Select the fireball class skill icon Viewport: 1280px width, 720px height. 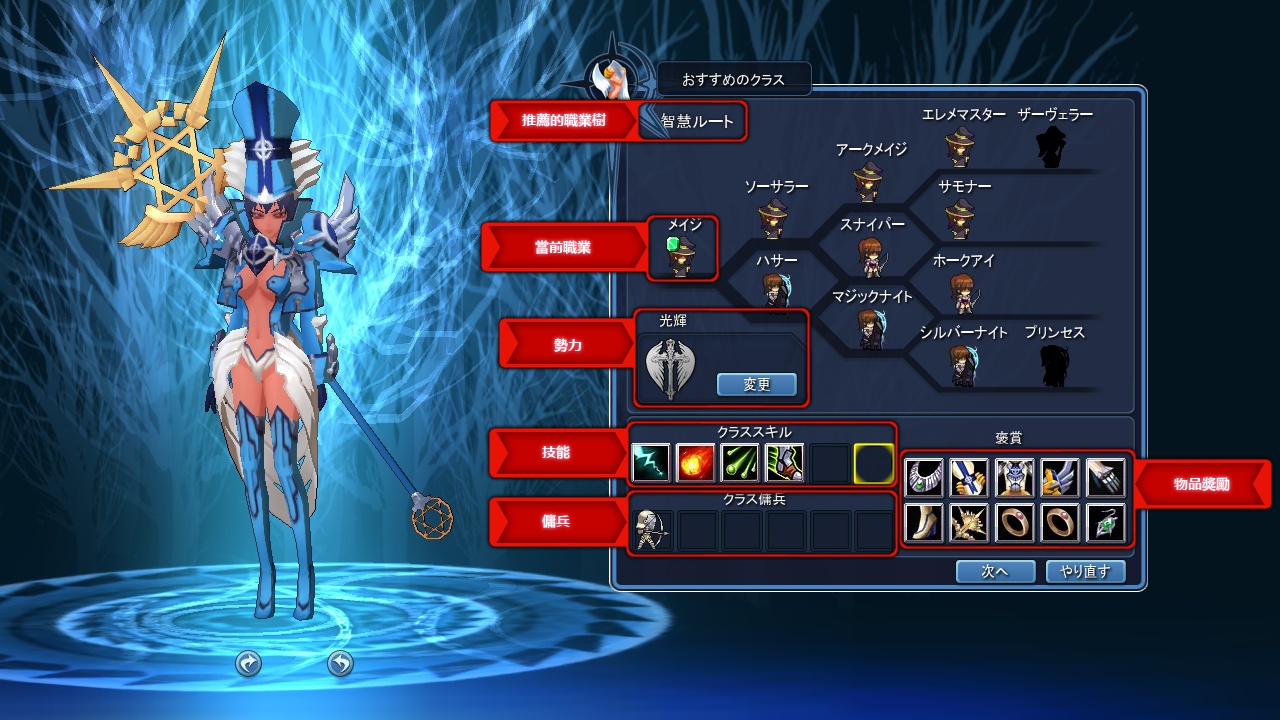695,463
